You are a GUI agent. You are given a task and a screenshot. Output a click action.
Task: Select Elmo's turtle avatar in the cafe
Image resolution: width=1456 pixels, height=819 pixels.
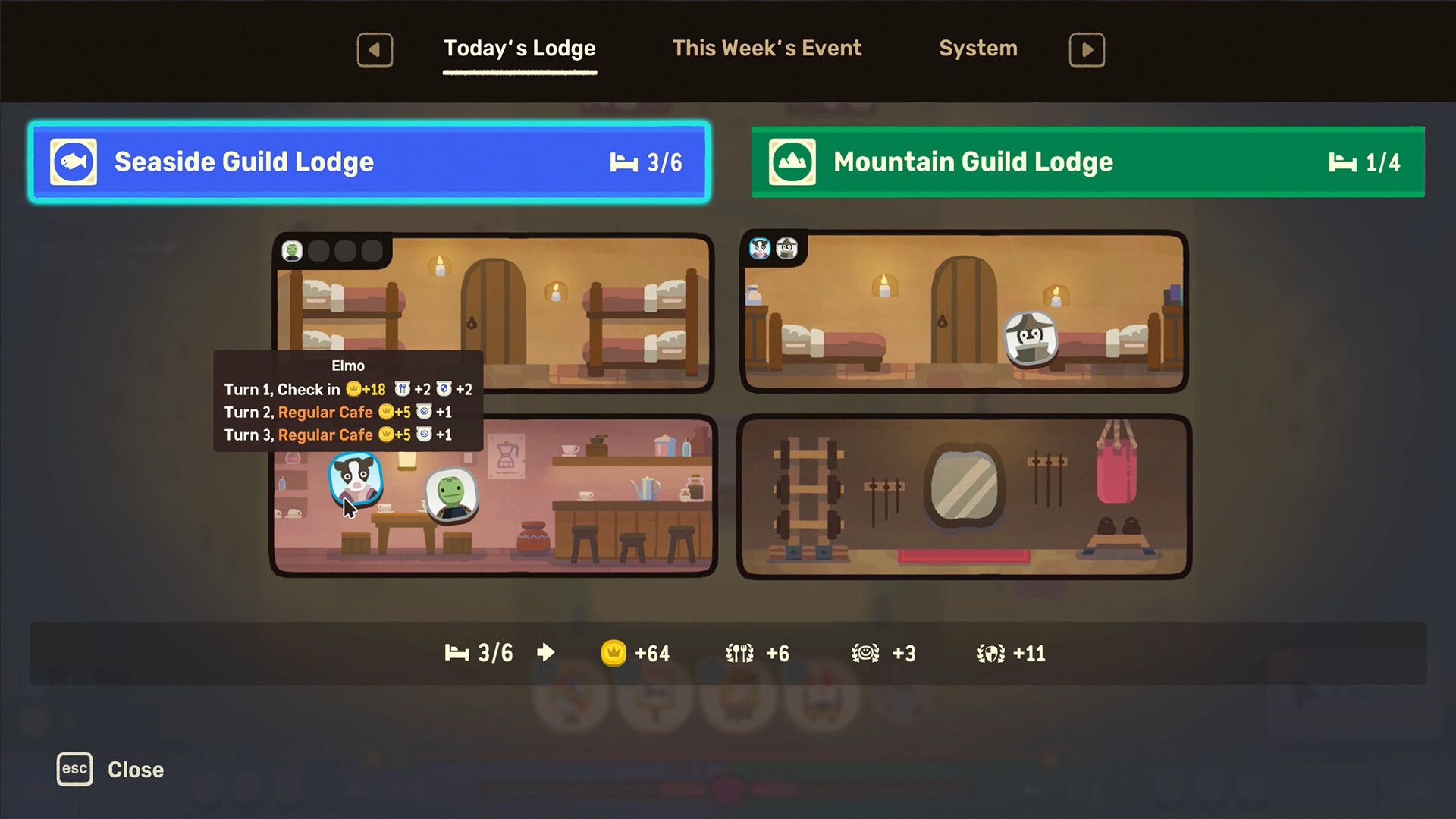pos(453,497)
